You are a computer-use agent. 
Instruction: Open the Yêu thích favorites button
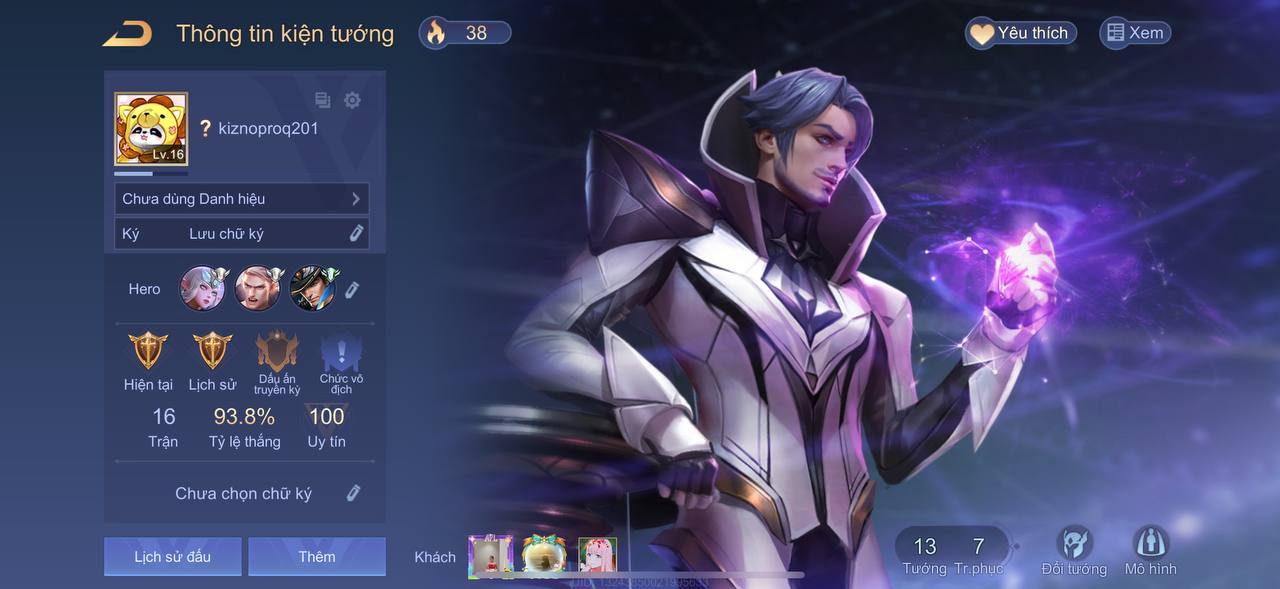pyautogui.click(x=1020, y=33)
